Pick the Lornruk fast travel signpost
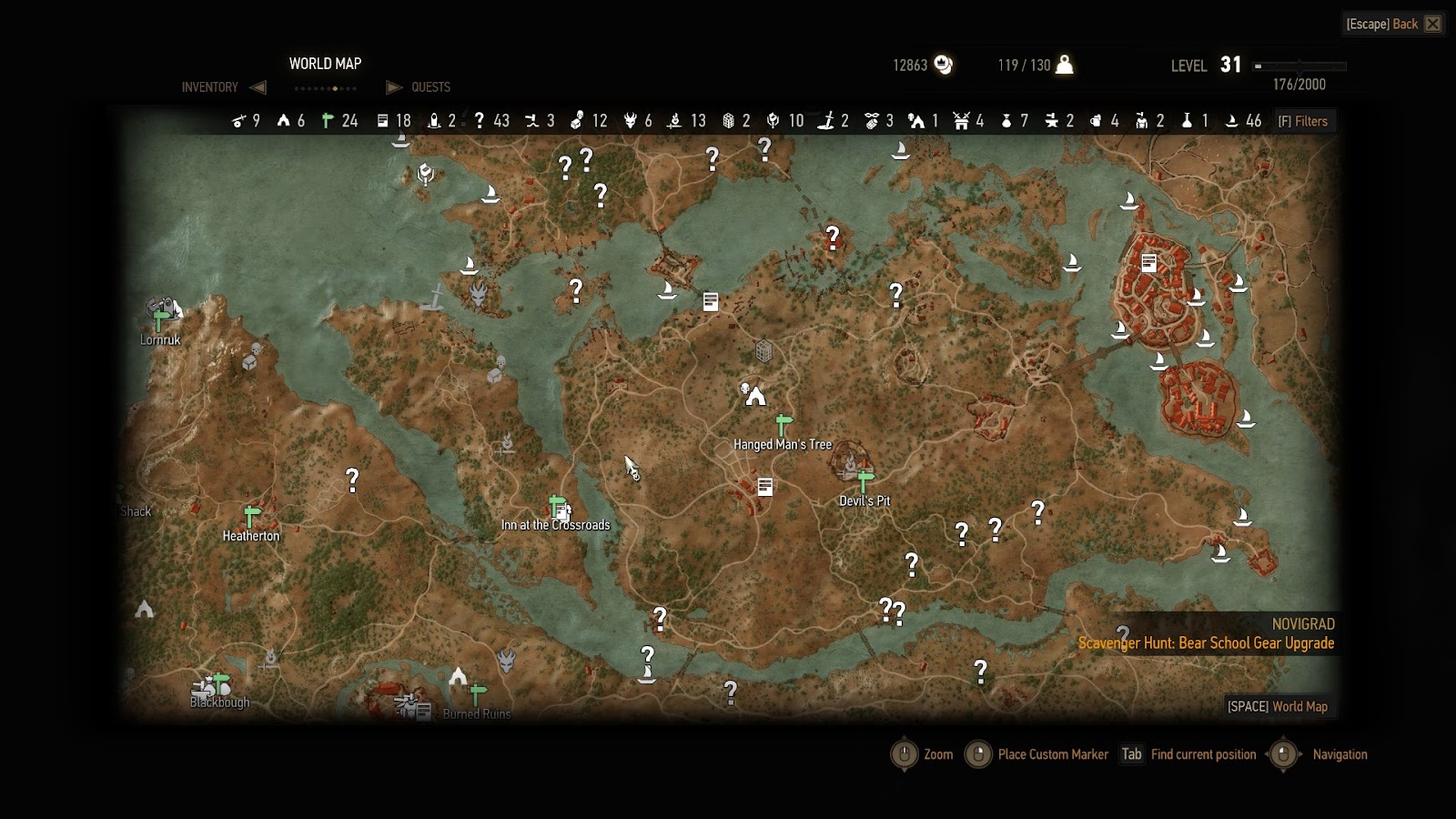 tap(161, 320)
